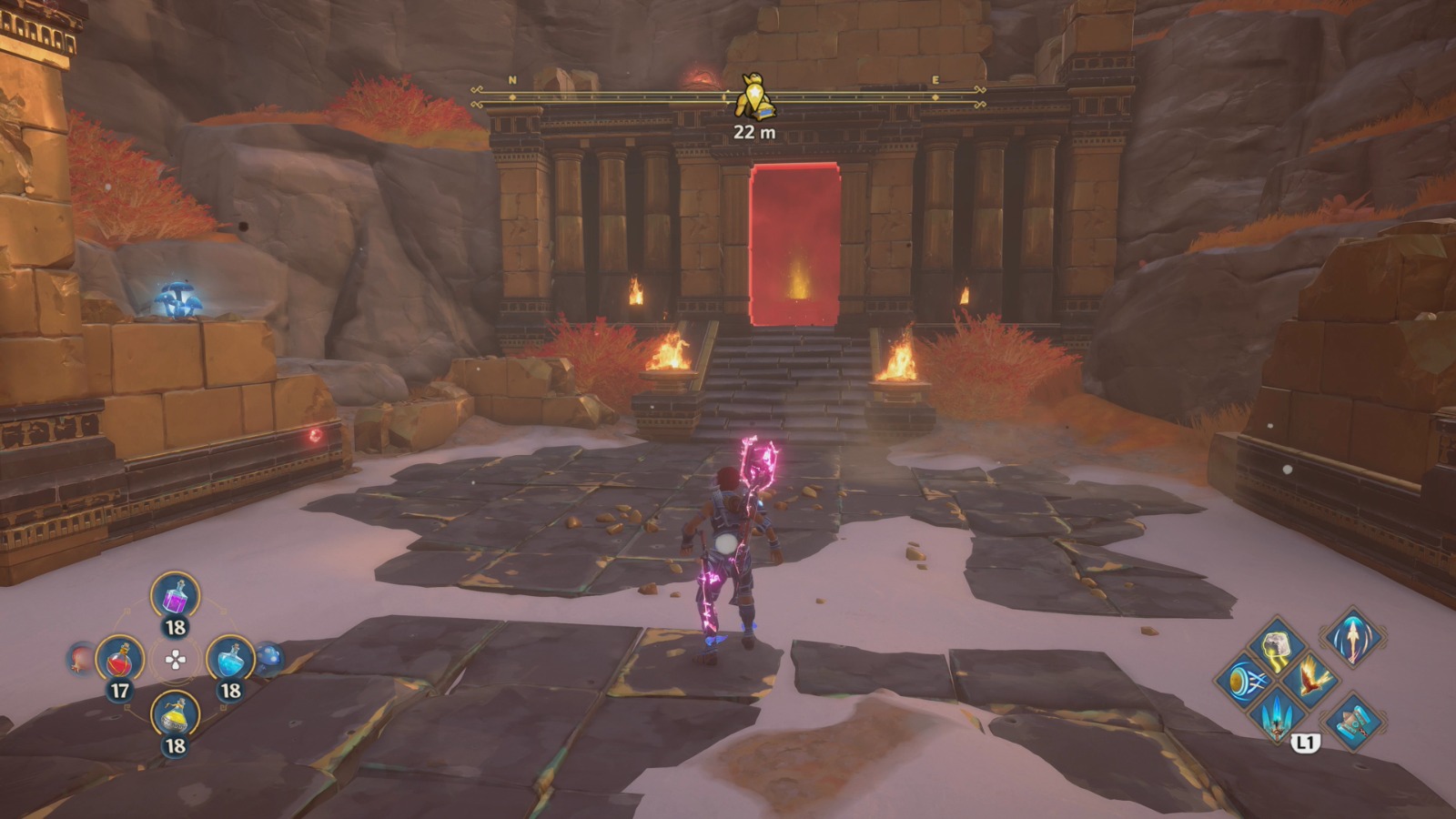This screenshot has width=1456, height=819.
Task: Select the upward spear Ares ability icon
Action: (x=1353, y=639)
